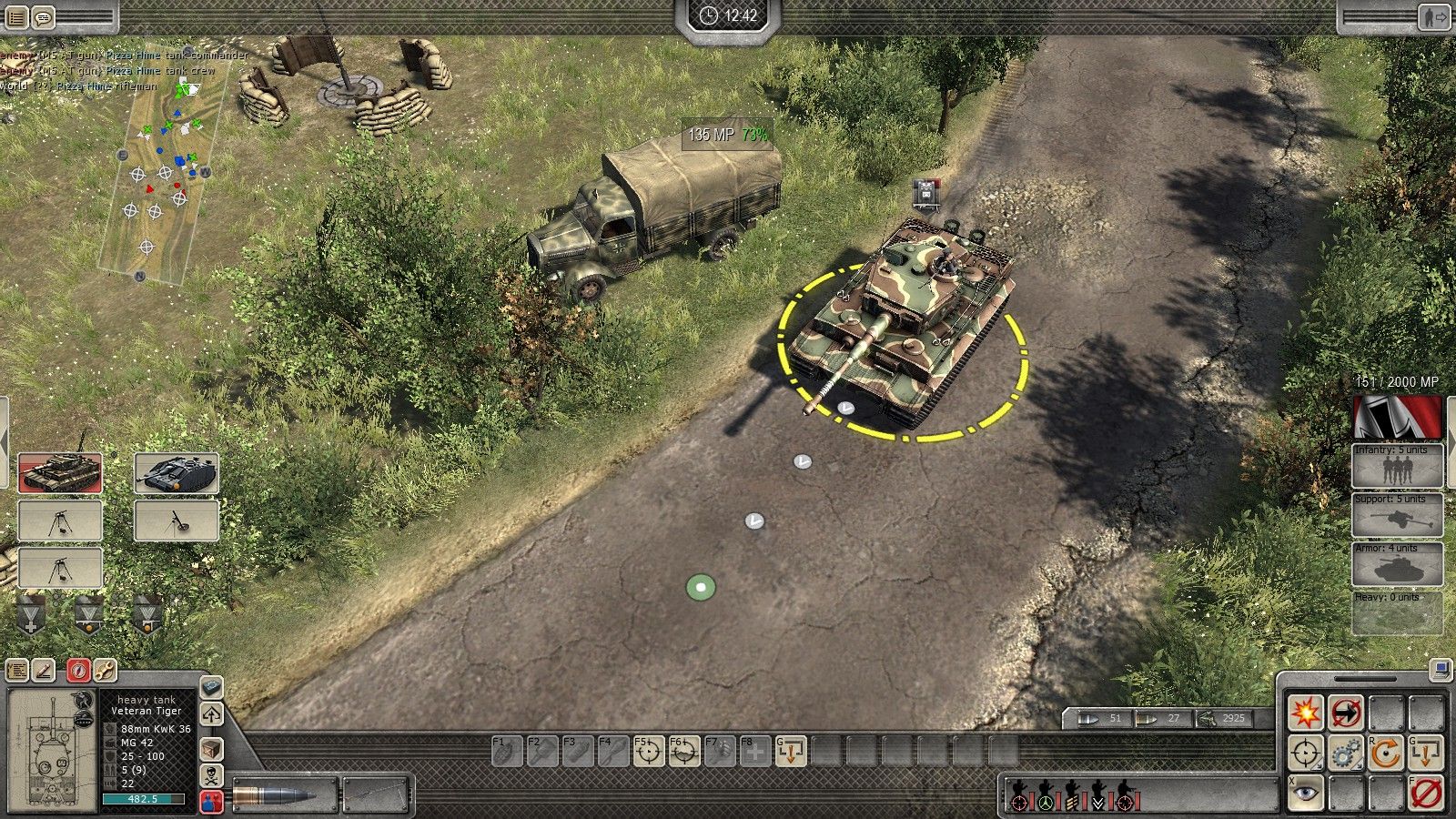This screenshot has width=1456, height=819.
Task: Activate the orange rotate command
Action: (1386, 753)
